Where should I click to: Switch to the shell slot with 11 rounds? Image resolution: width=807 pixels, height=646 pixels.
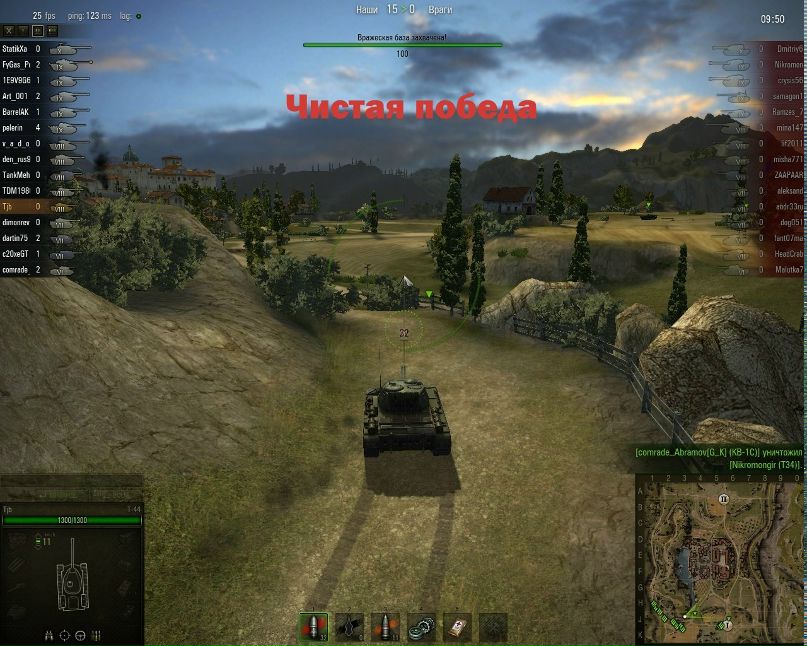point(385,627)
